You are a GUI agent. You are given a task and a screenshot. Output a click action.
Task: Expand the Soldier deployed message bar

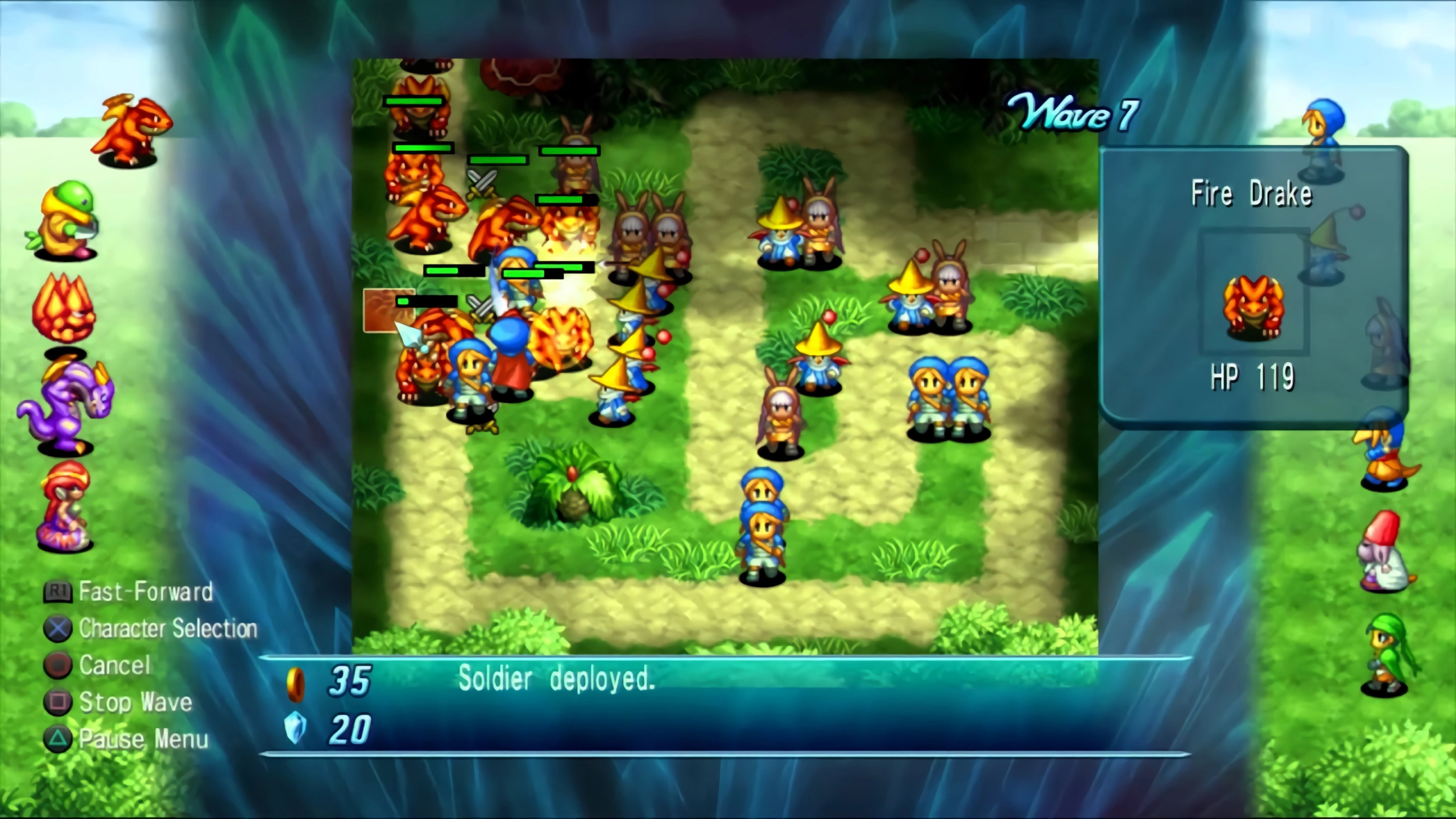(556, 680)
